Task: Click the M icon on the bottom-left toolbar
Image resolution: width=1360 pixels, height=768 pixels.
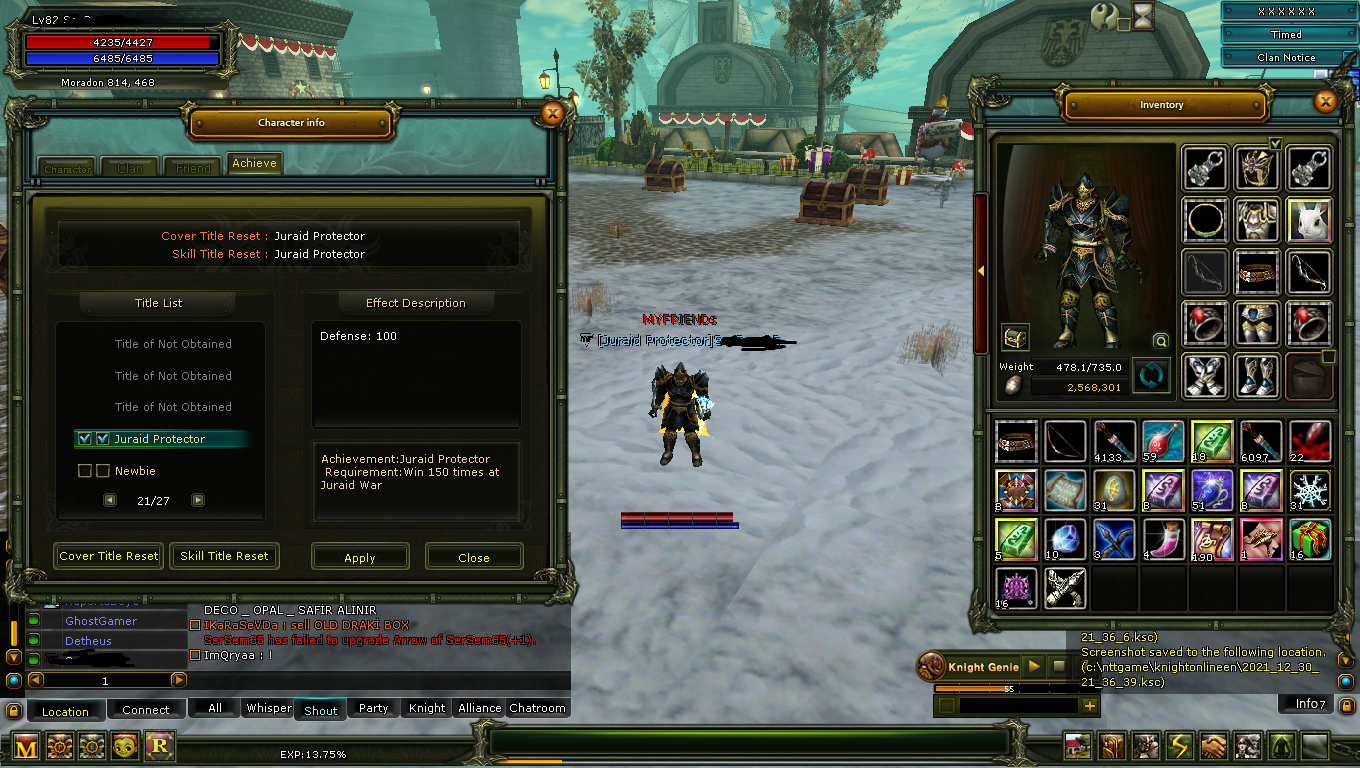Action: pos(27,746)
